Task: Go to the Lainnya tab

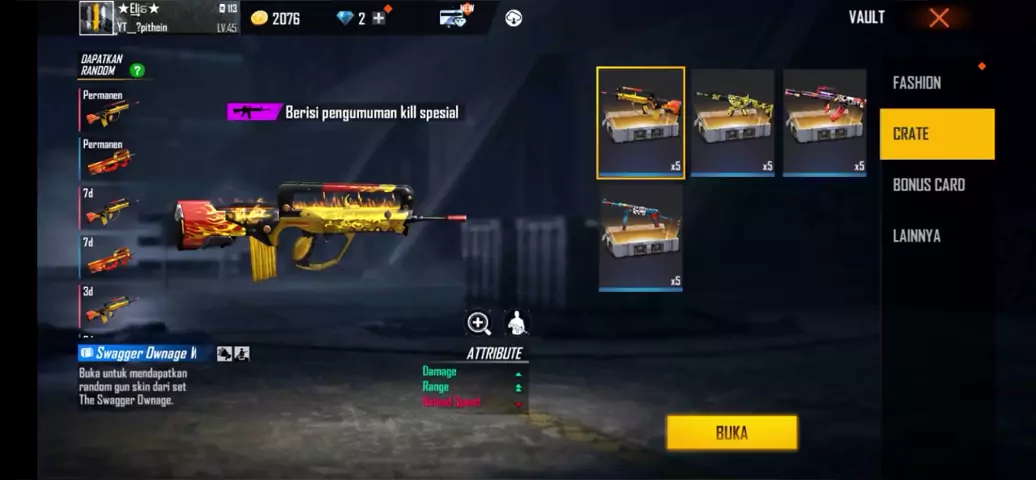Action: coord(916,236)
